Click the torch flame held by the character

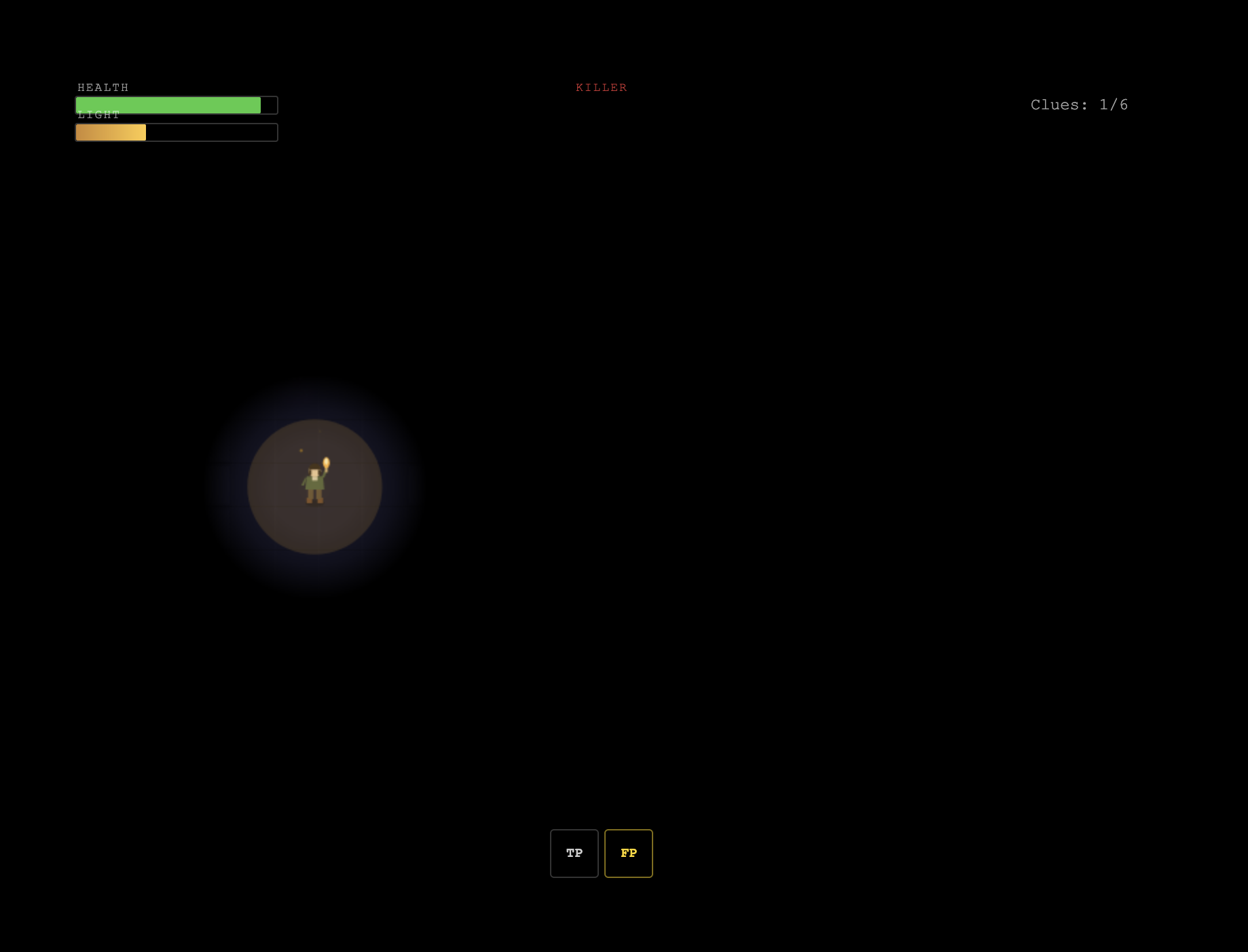326,462
